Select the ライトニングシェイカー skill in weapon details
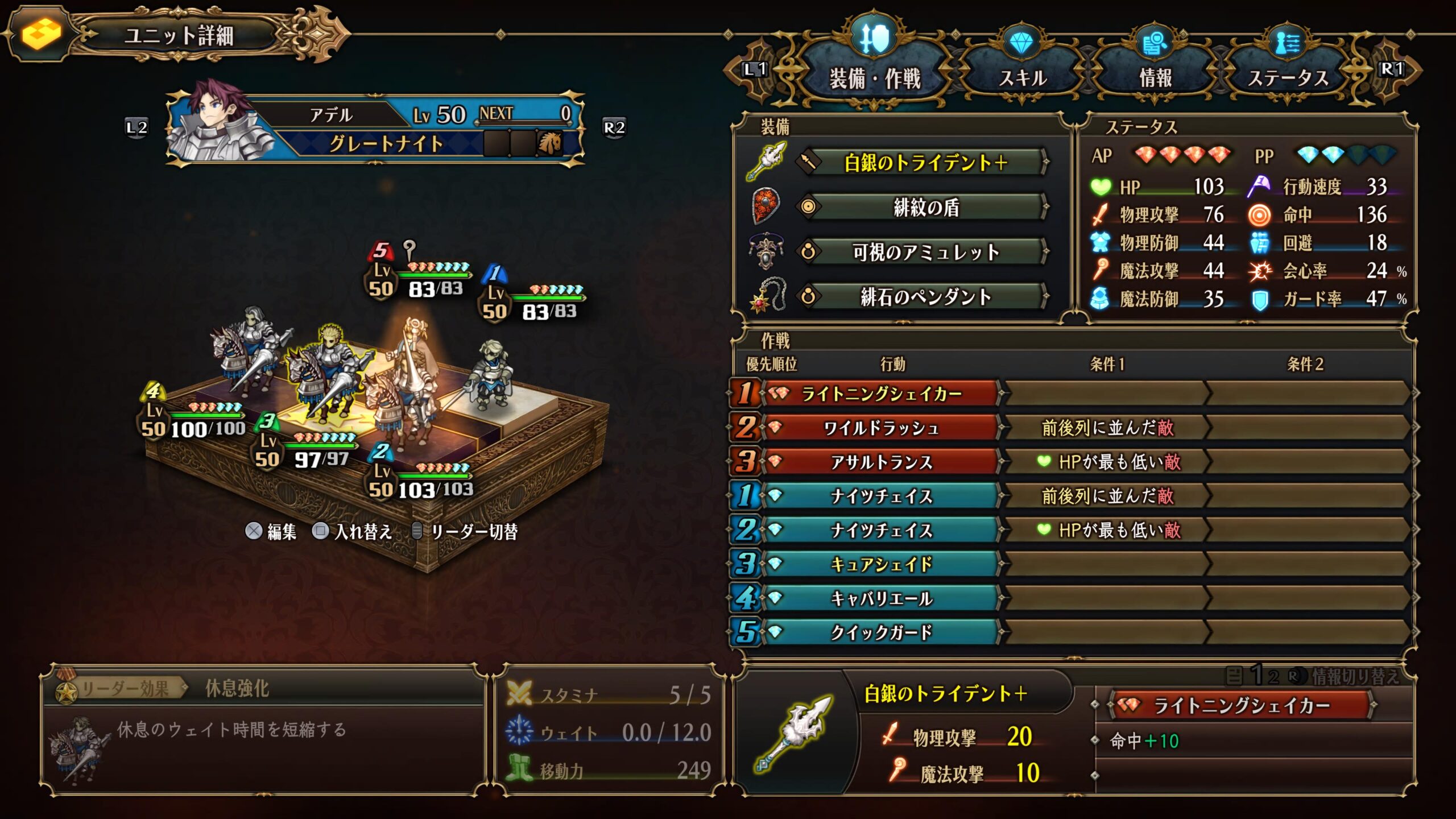Viewport: 1456px width, 819px height. [1241, 706]
